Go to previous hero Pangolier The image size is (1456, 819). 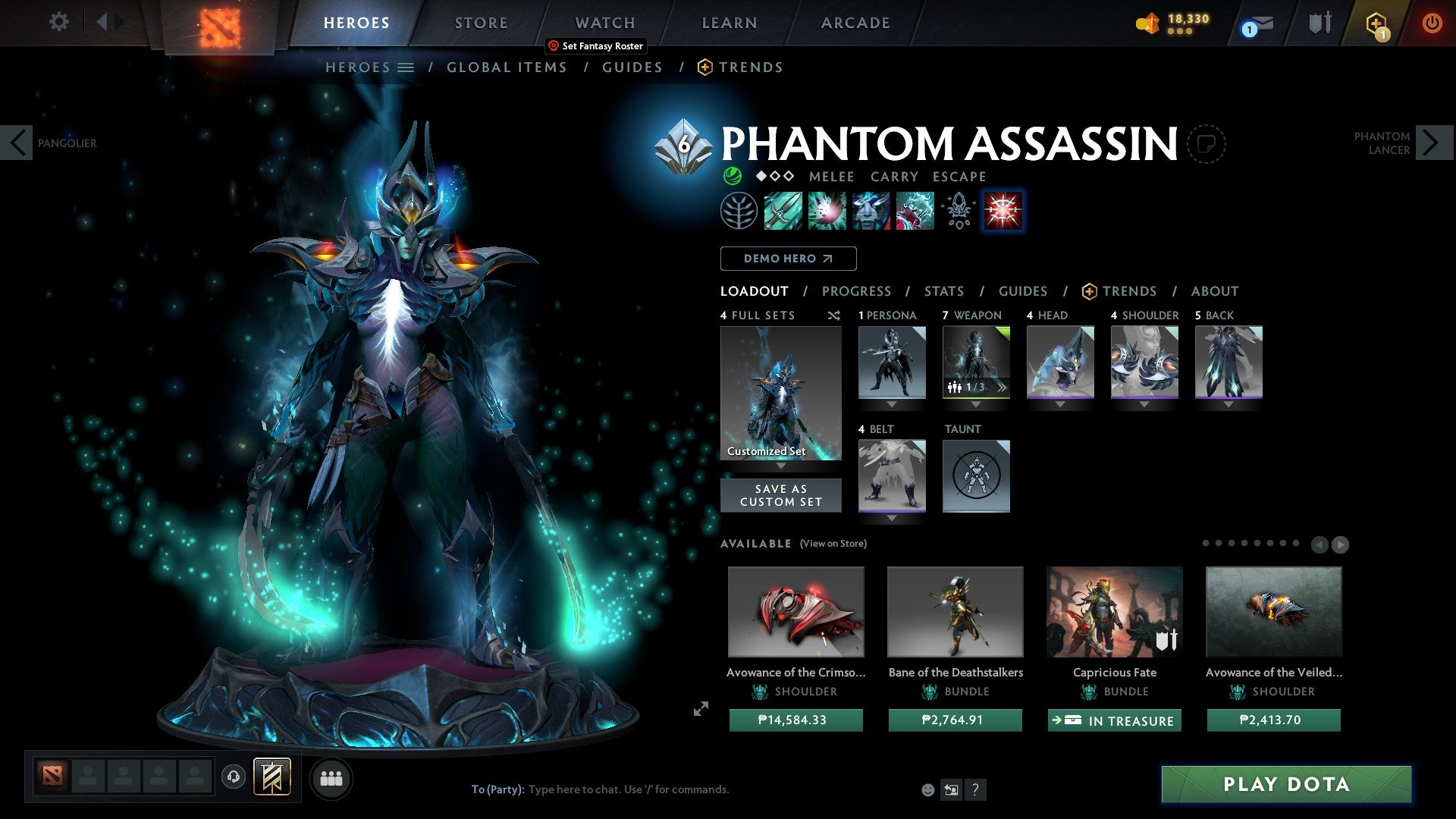[x=17, y=143]
